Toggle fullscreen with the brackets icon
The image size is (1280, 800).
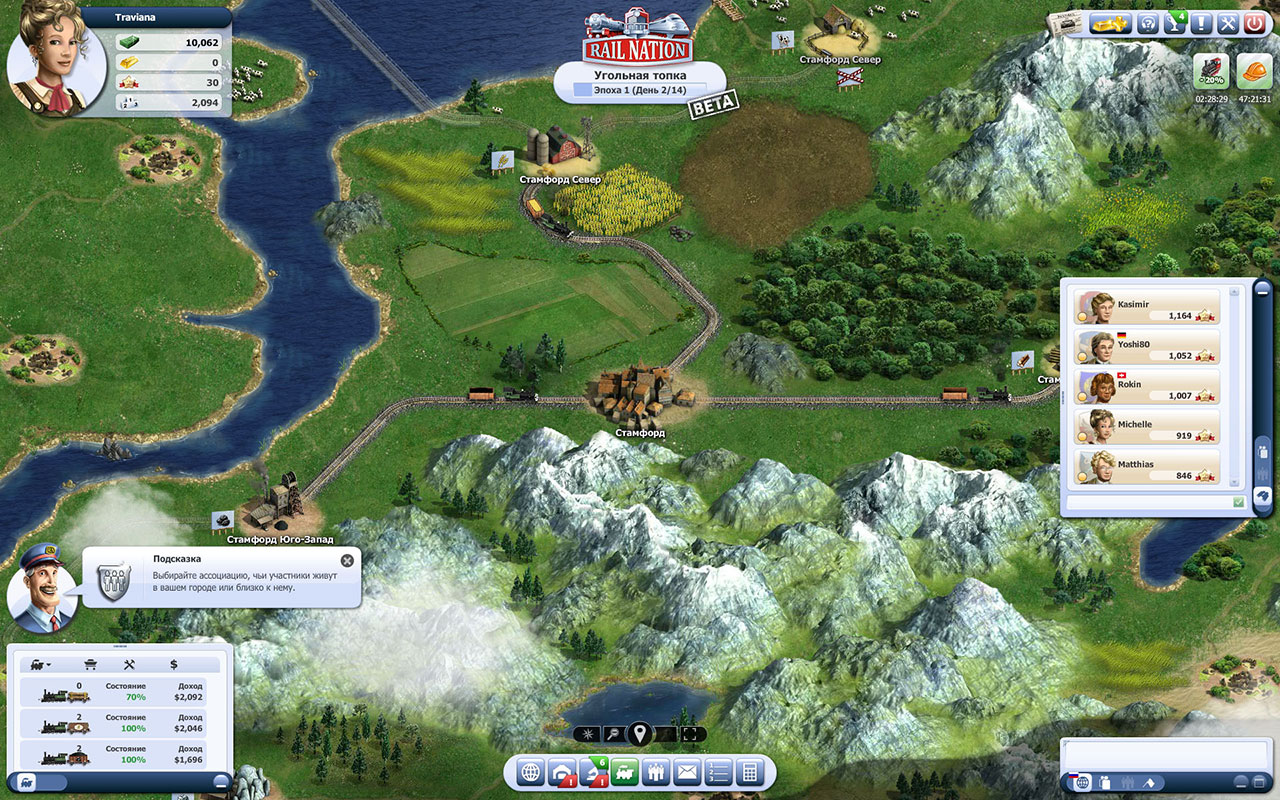(x=689, y=735)
